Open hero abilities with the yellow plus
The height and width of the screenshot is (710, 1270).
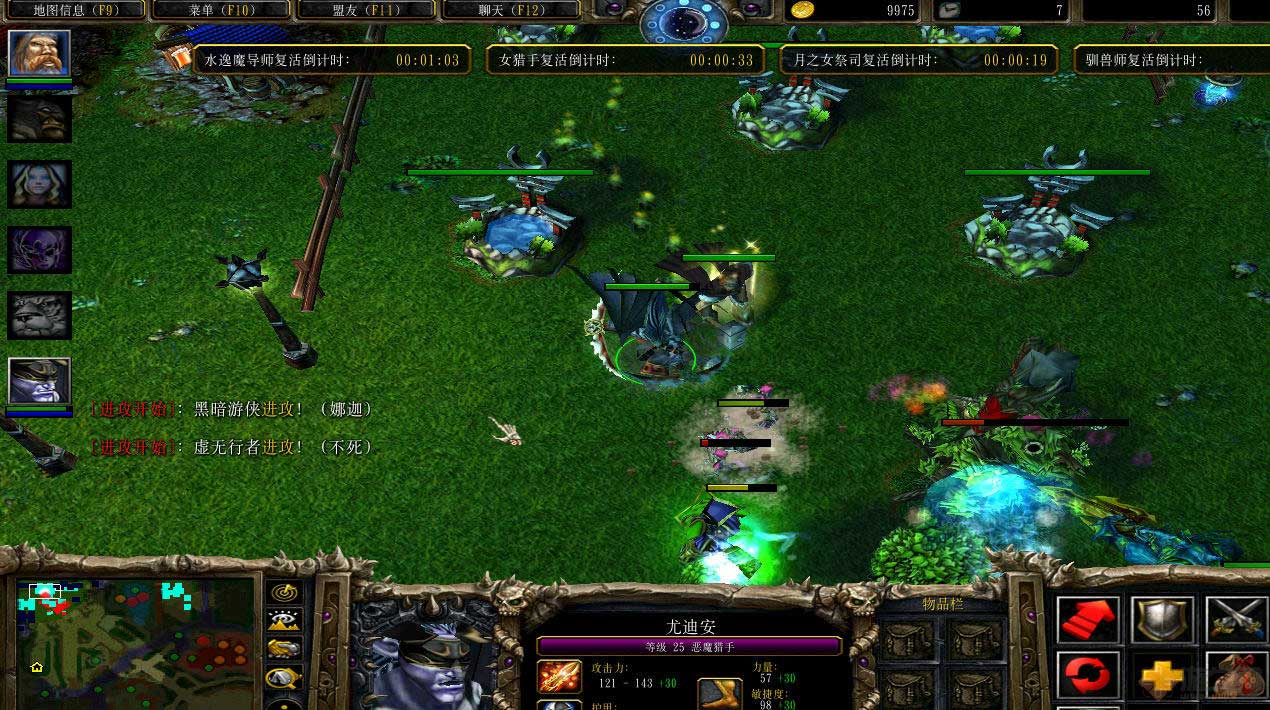(x=1162, y=678)
